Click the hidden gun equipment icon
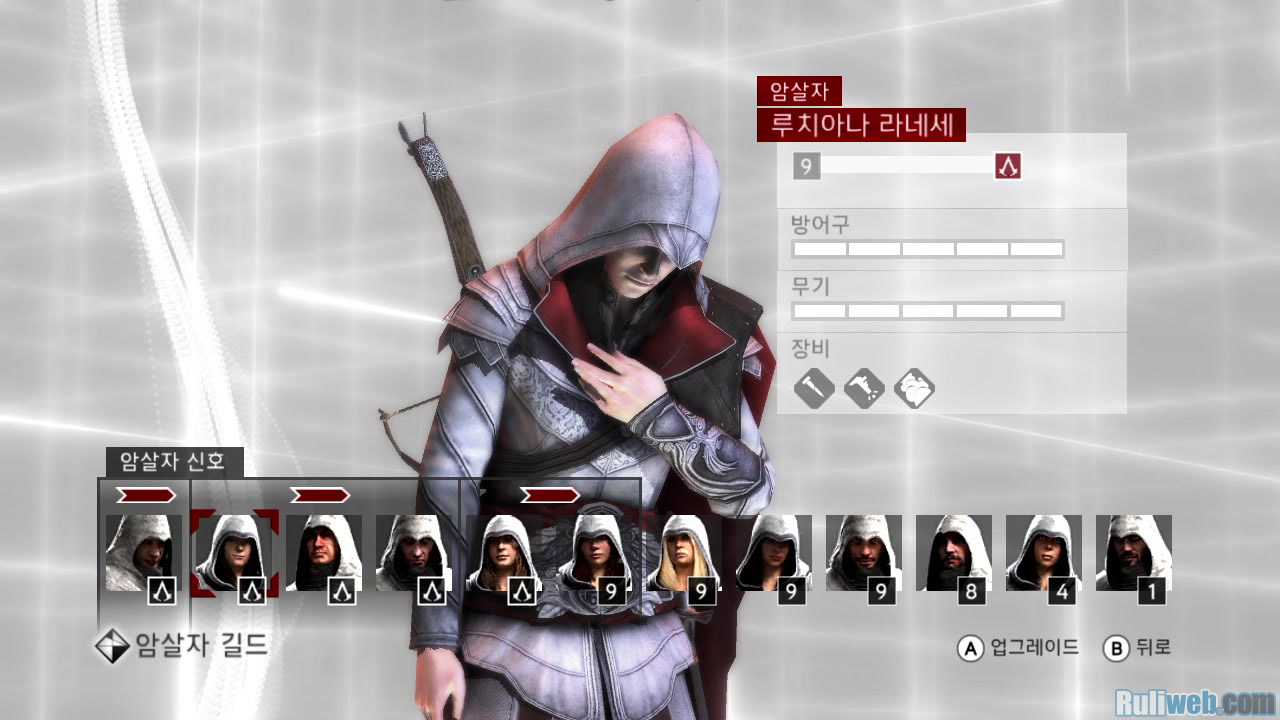Viewport: 1280px width, 720px height. point(864,388)
